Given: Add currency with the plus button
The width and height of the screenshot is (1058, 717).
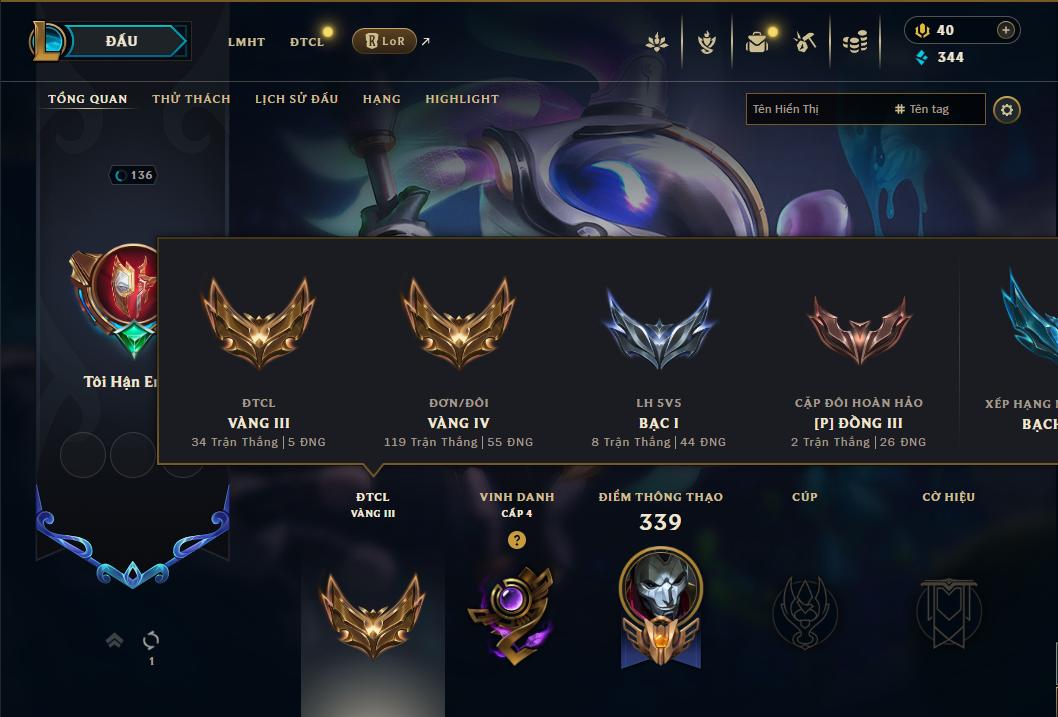Looking at the screenshot, I should pyautogui.click(x=1006, y=30).
